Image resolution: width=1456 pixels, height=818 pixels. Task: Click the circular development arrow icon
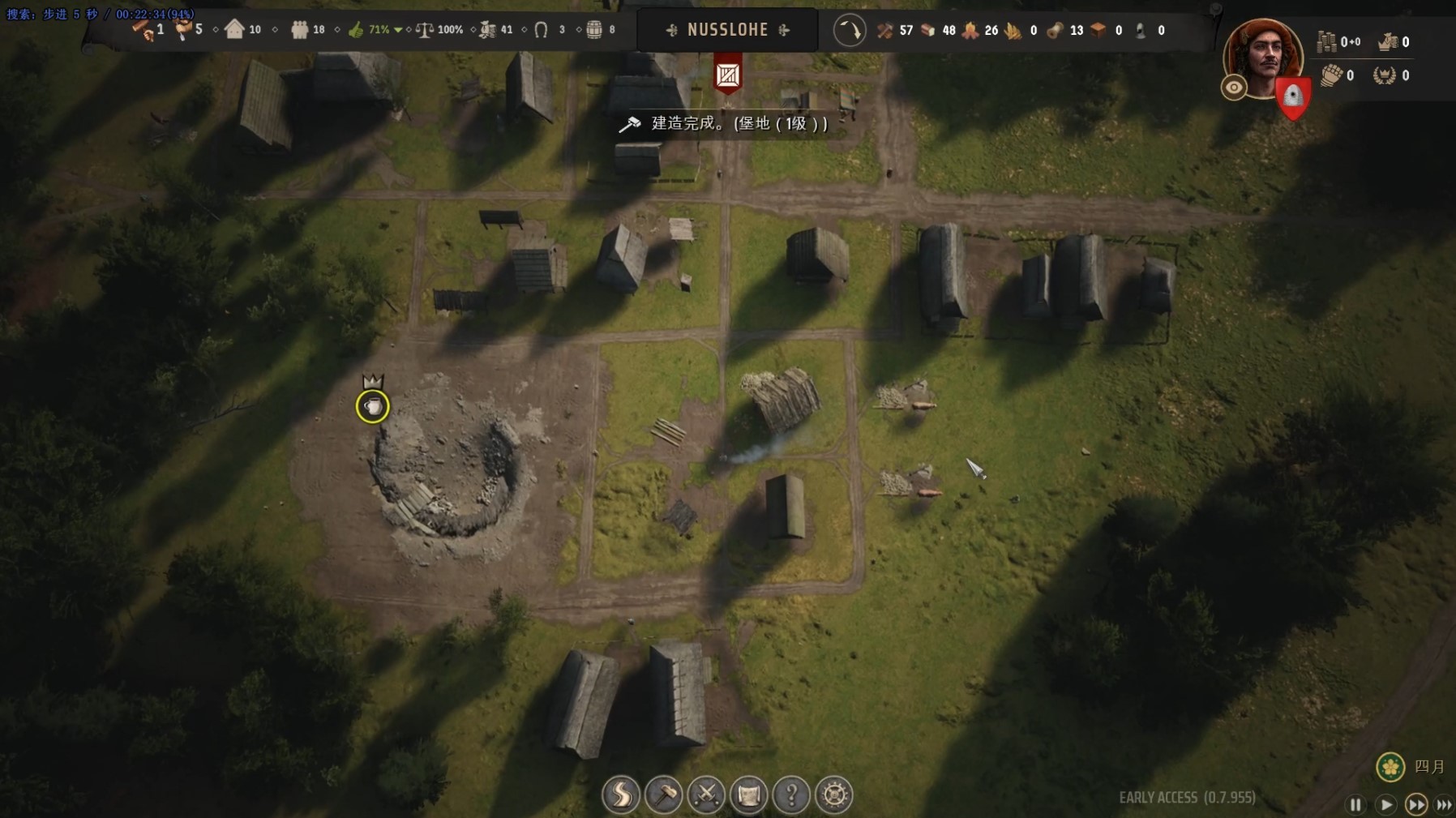(850, 31)
